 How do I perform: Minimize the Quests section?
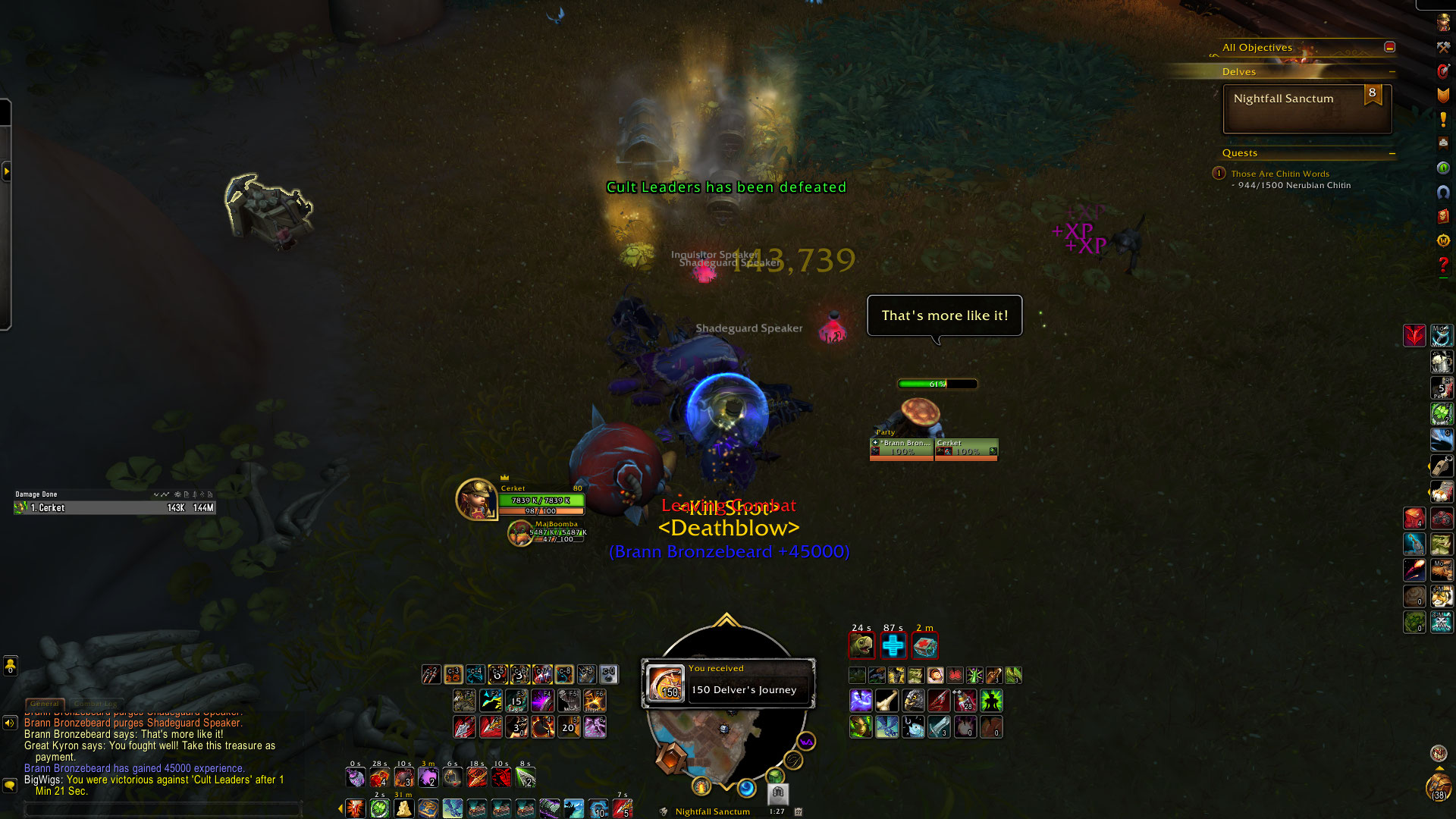click(x=1392, y=153)
